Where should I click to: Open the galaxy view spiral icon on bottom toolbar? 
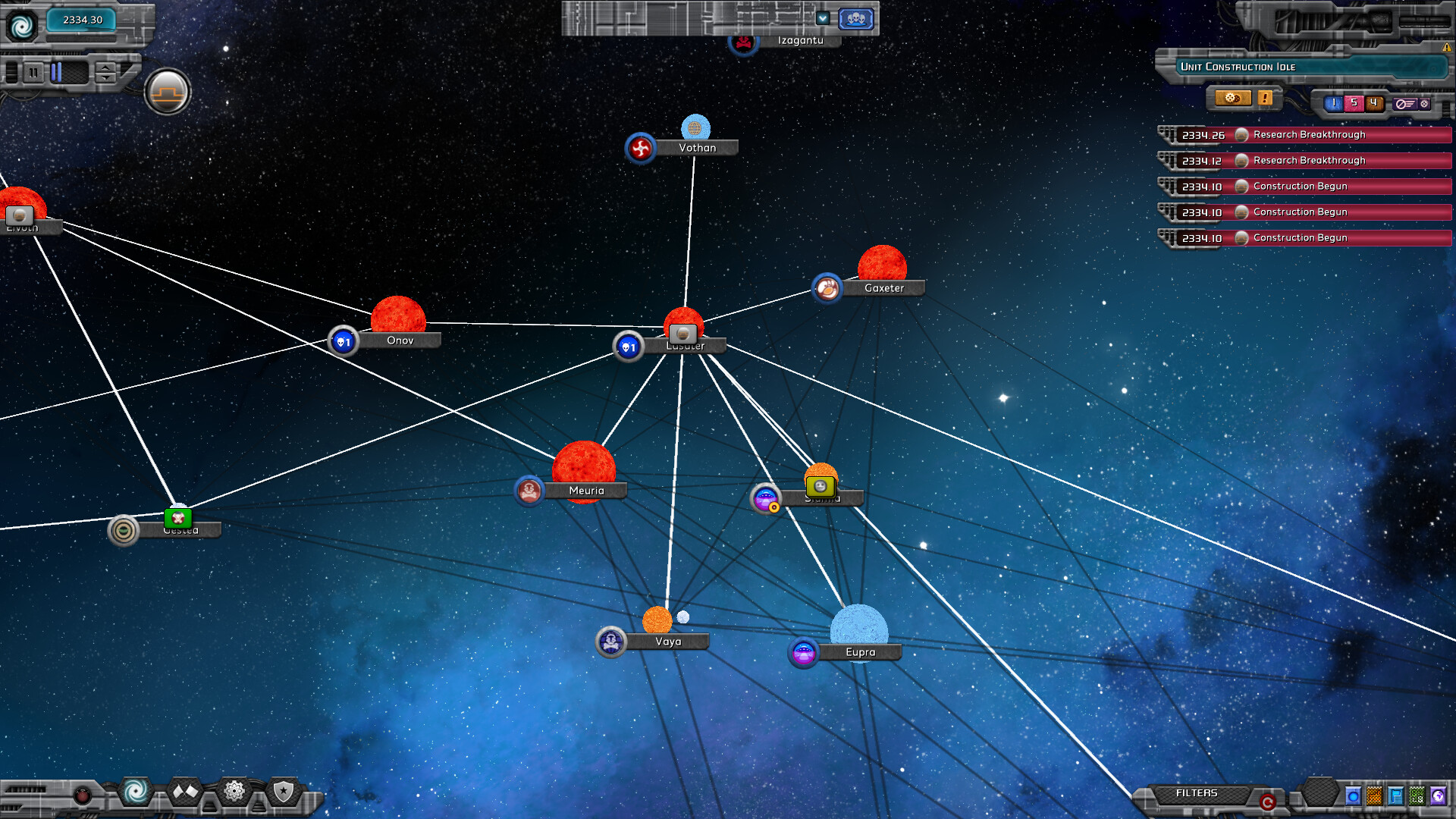[x=135, y=791]
